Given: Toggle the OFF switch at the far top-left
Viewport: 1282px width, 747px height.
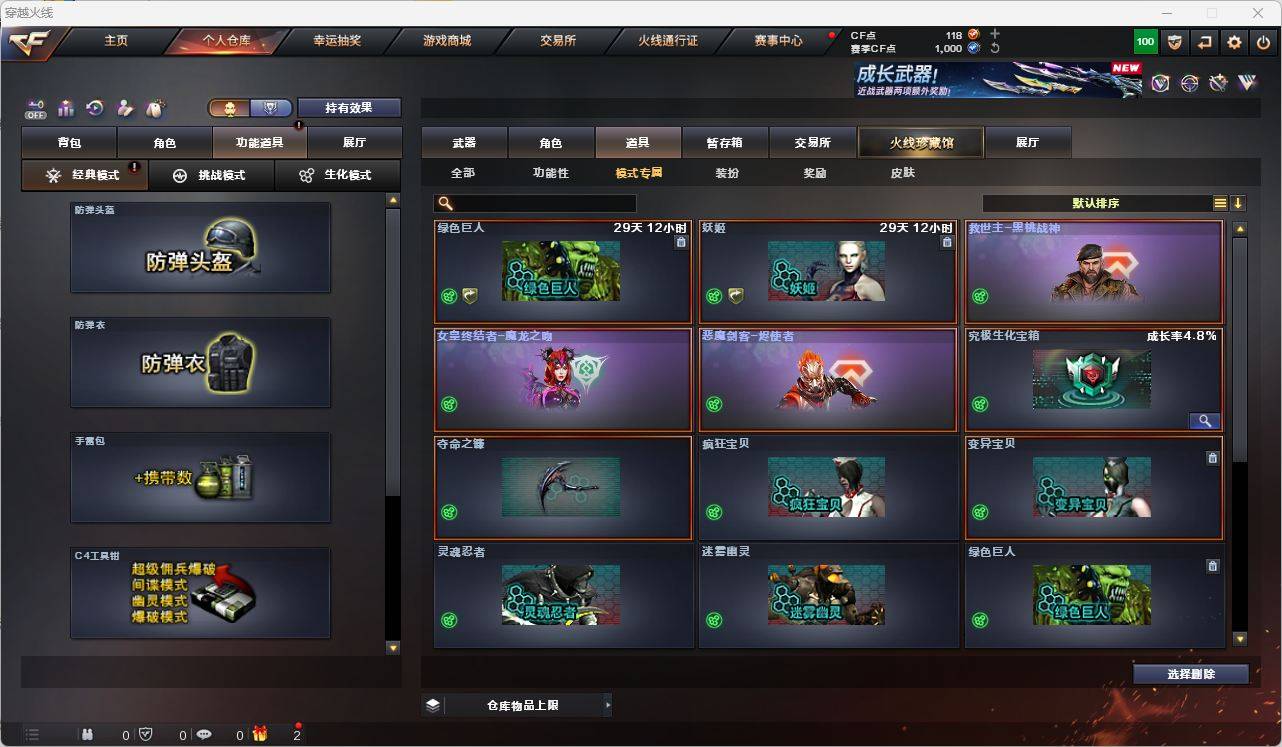Looking at the screenshot, I should (36, 108).
